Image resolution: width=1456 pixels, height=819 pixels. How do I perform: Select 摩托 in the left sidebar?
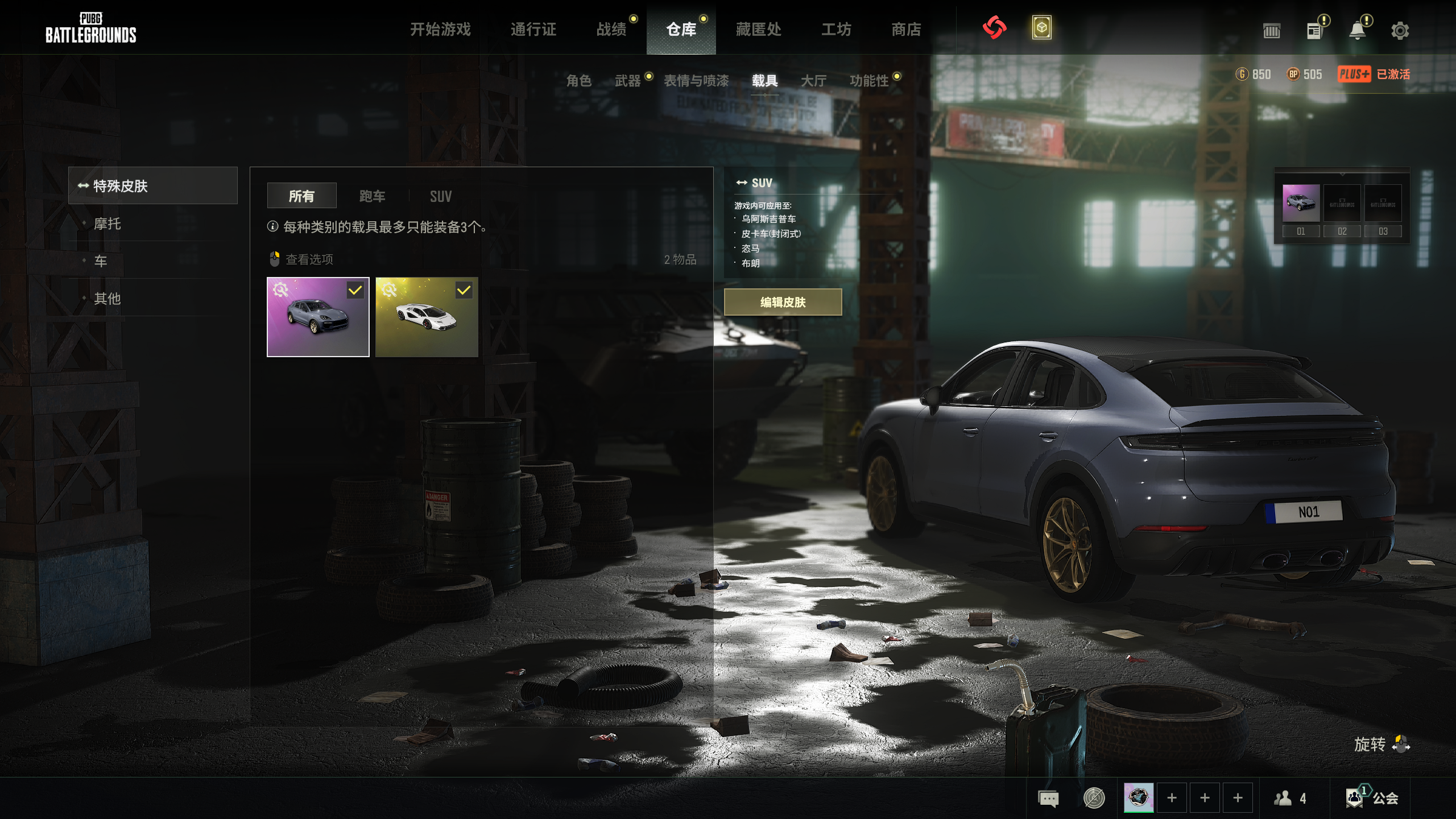click(107, 224)
